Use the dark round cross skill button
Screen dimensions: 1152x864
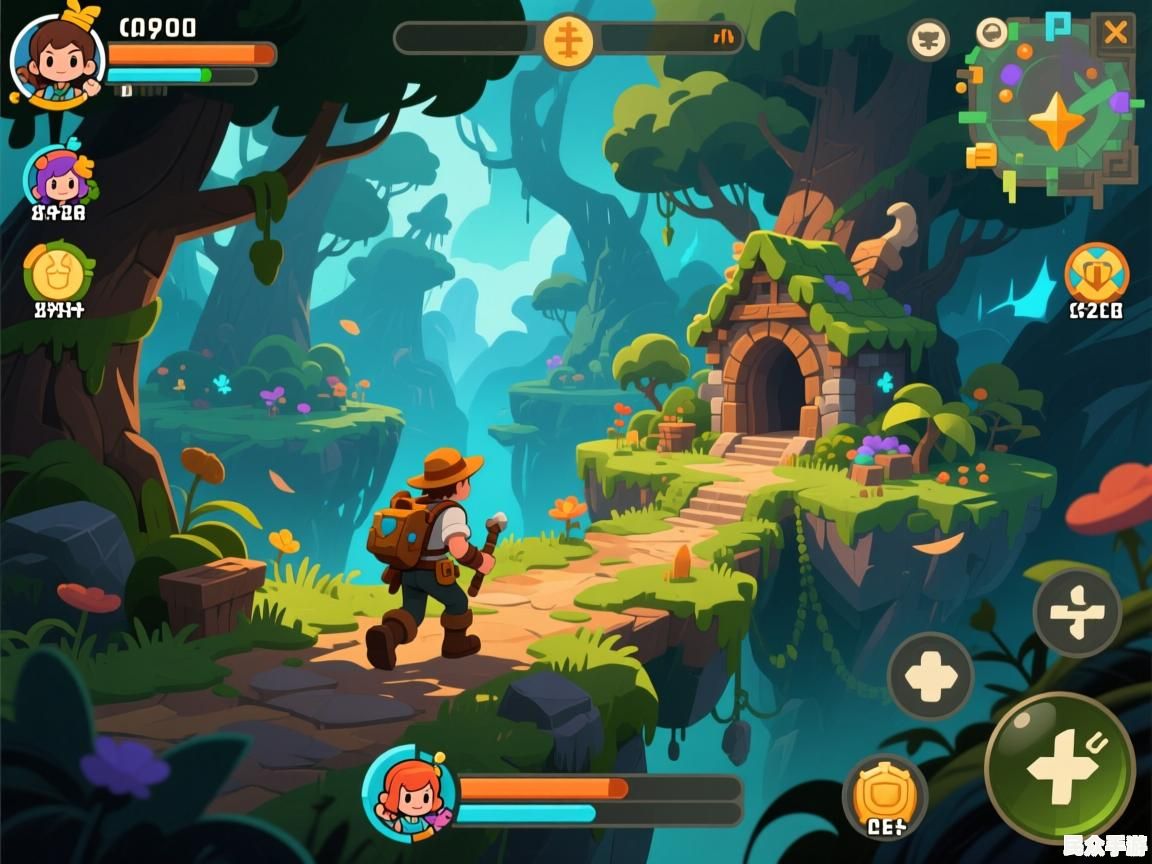(x=930, y=676)
